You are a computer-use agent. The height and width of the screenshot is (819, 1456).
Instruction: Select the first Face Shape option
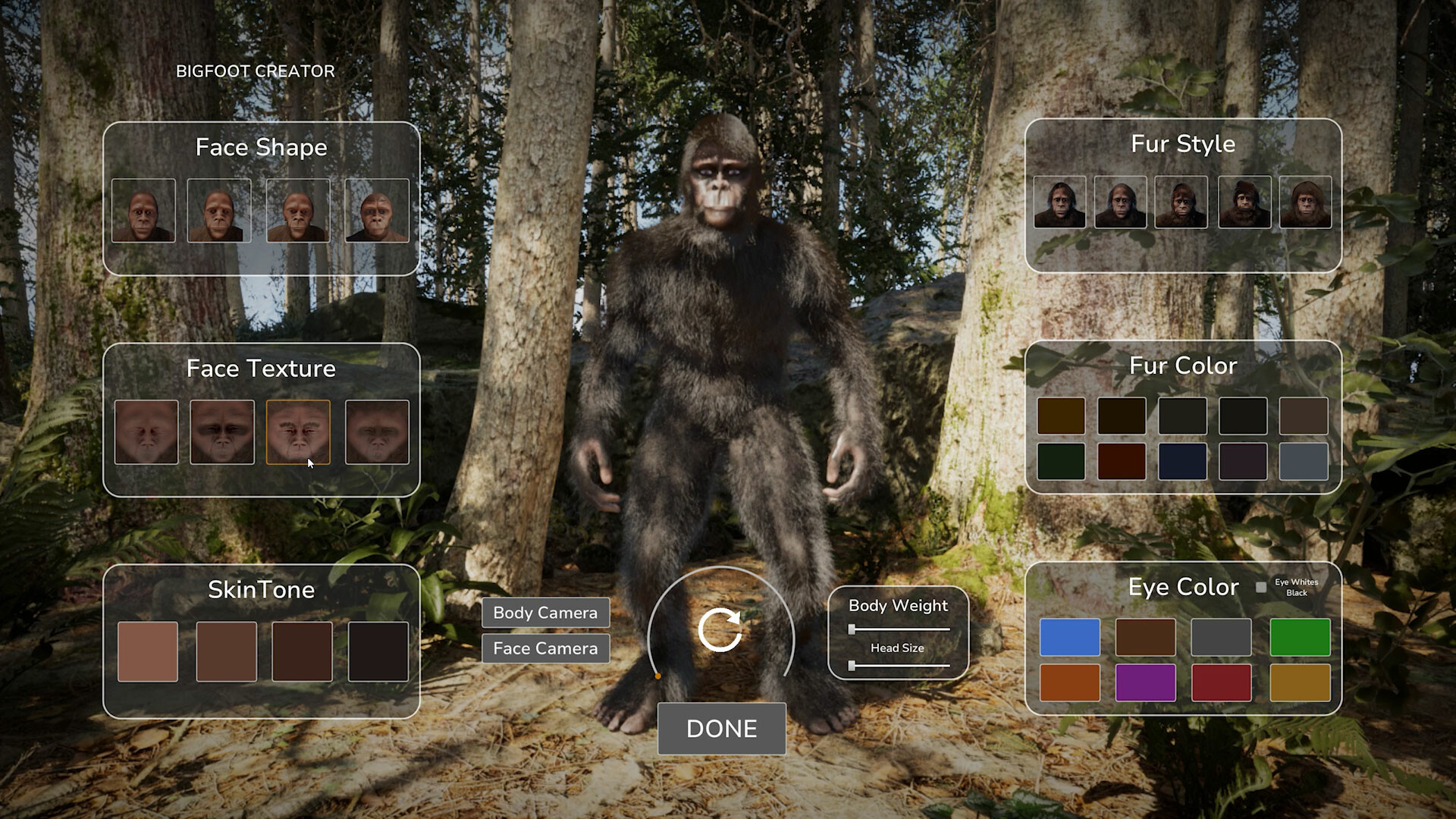click(x=143, y=212)
